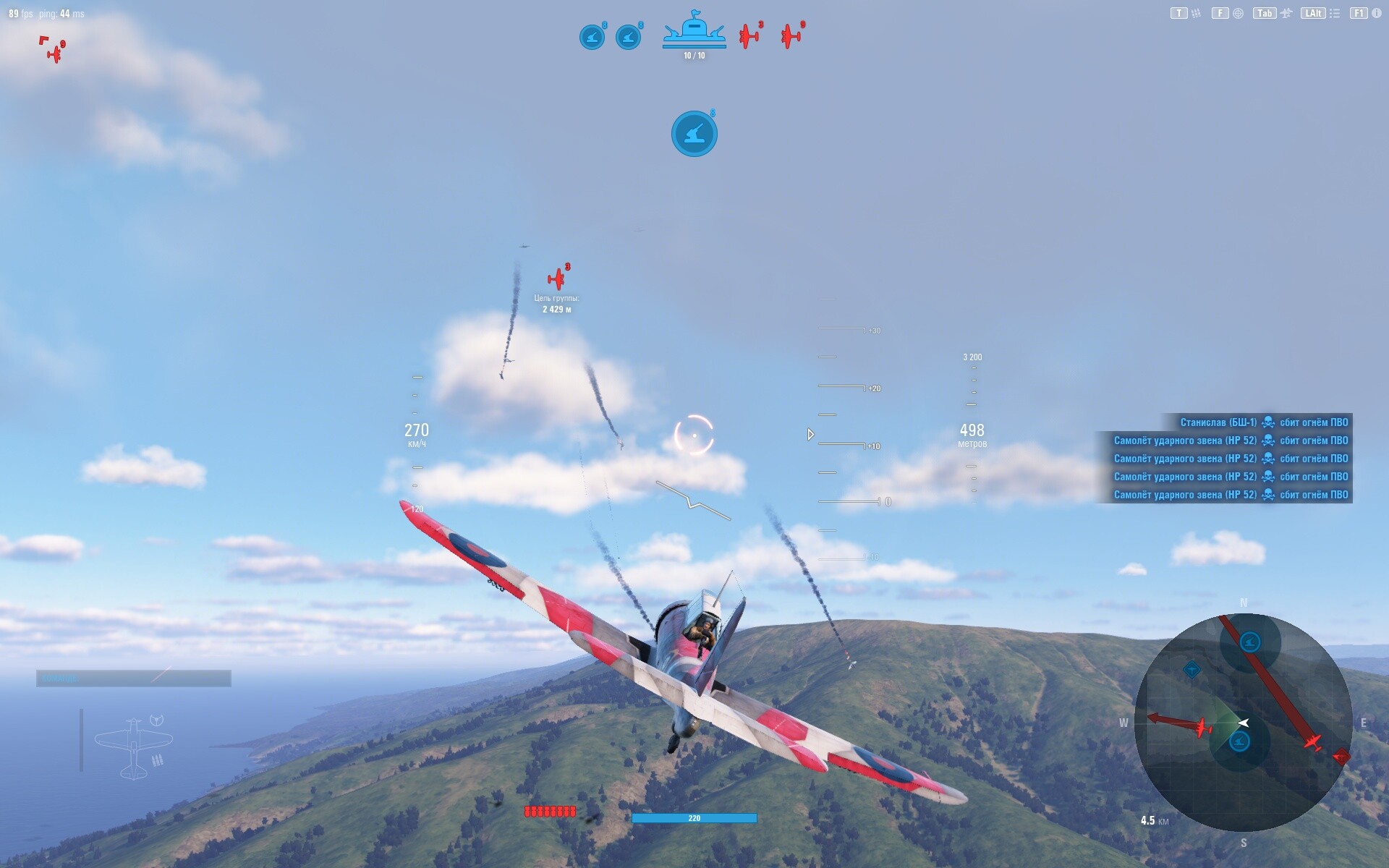
Task: Select the red enemy squadron icon marked 3
Action: [750, 36]
